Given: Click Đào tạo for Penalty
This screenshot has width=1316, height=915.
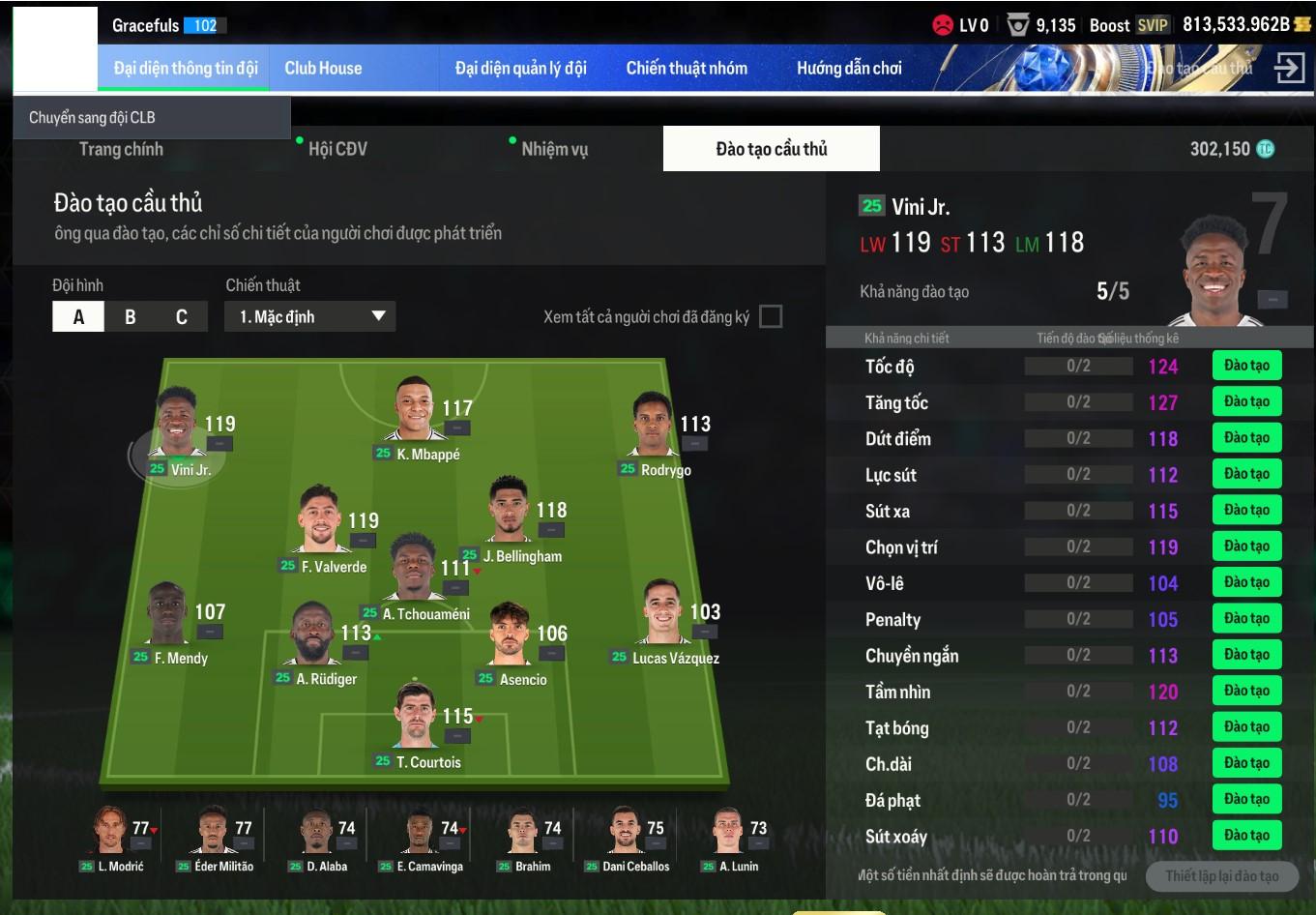Looking at the screenshot, I should (1246, 619).
